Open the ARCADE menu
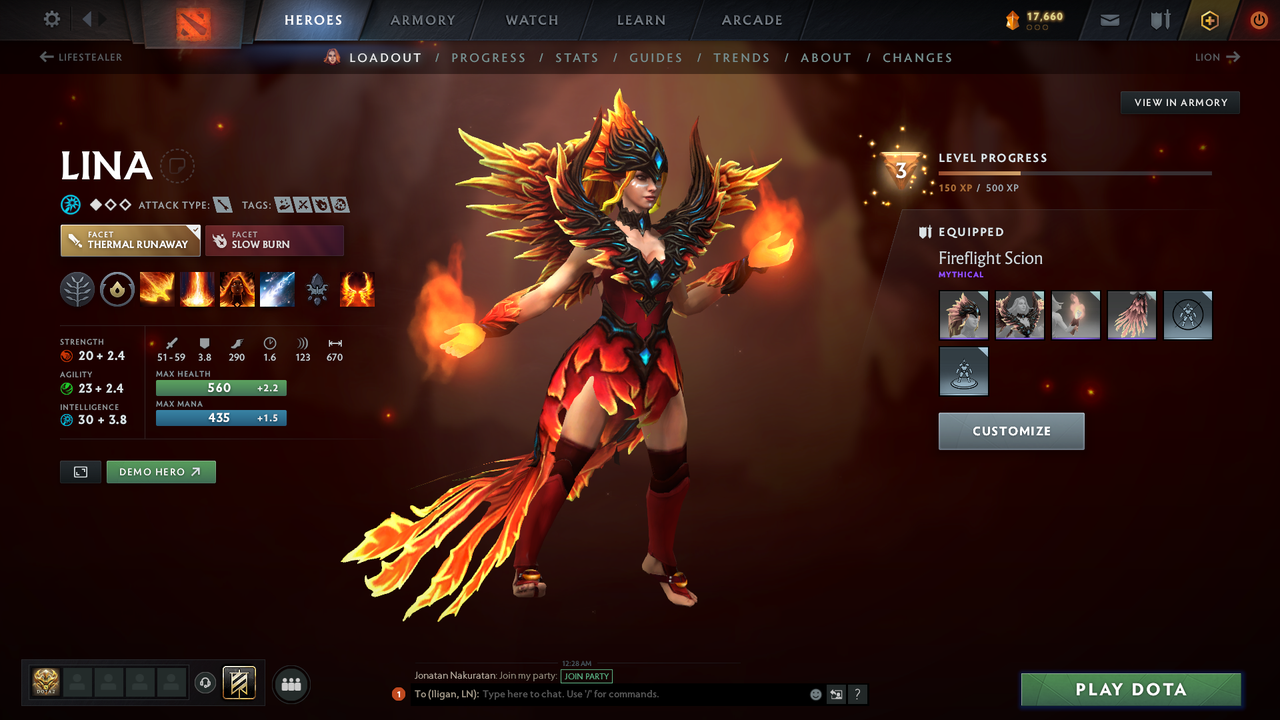 [x=751, y=20]
